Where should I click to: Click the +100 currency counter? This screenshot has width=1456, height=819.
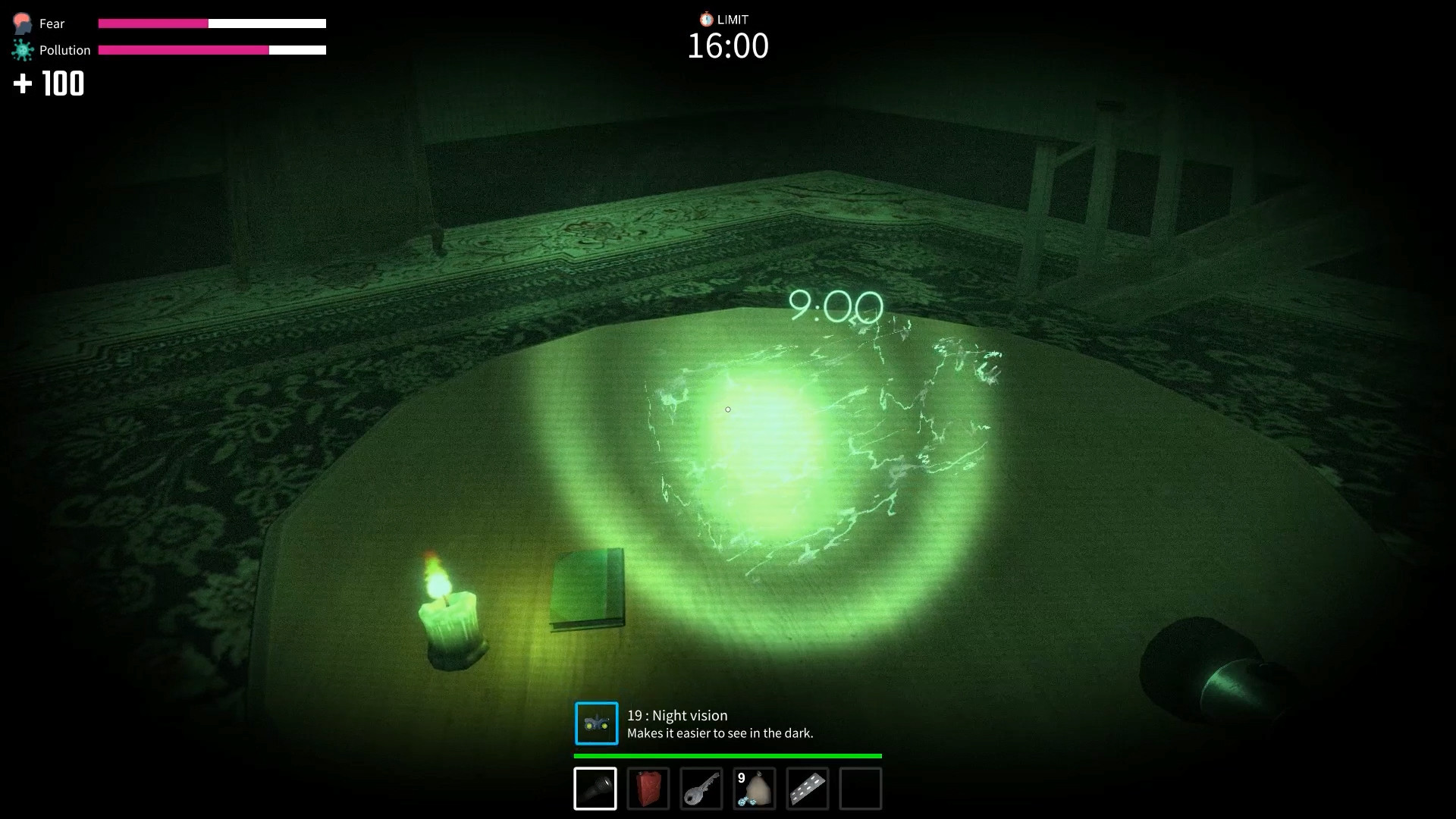48,83
